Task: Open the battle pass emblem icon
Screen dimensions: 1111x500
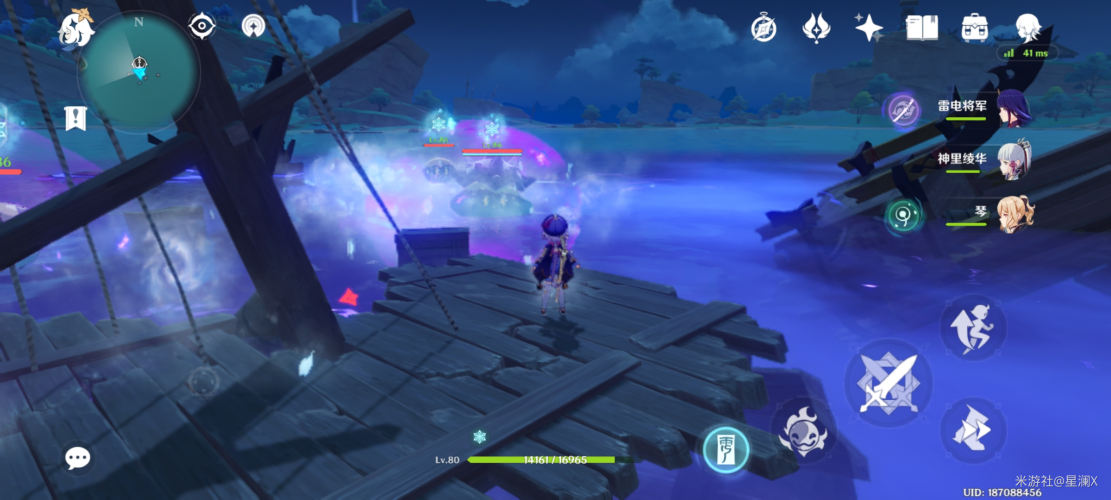Action: [817, 28]
